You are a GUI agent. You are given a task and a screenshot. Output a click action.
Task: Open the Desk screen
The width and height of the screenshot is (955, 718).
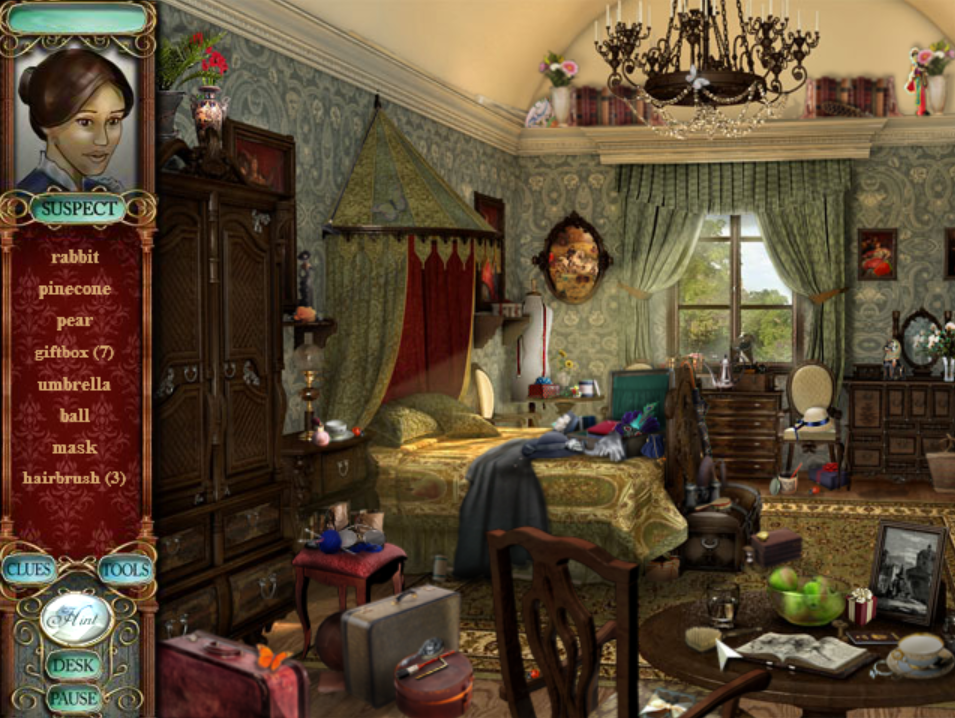(x=74, y=665)
